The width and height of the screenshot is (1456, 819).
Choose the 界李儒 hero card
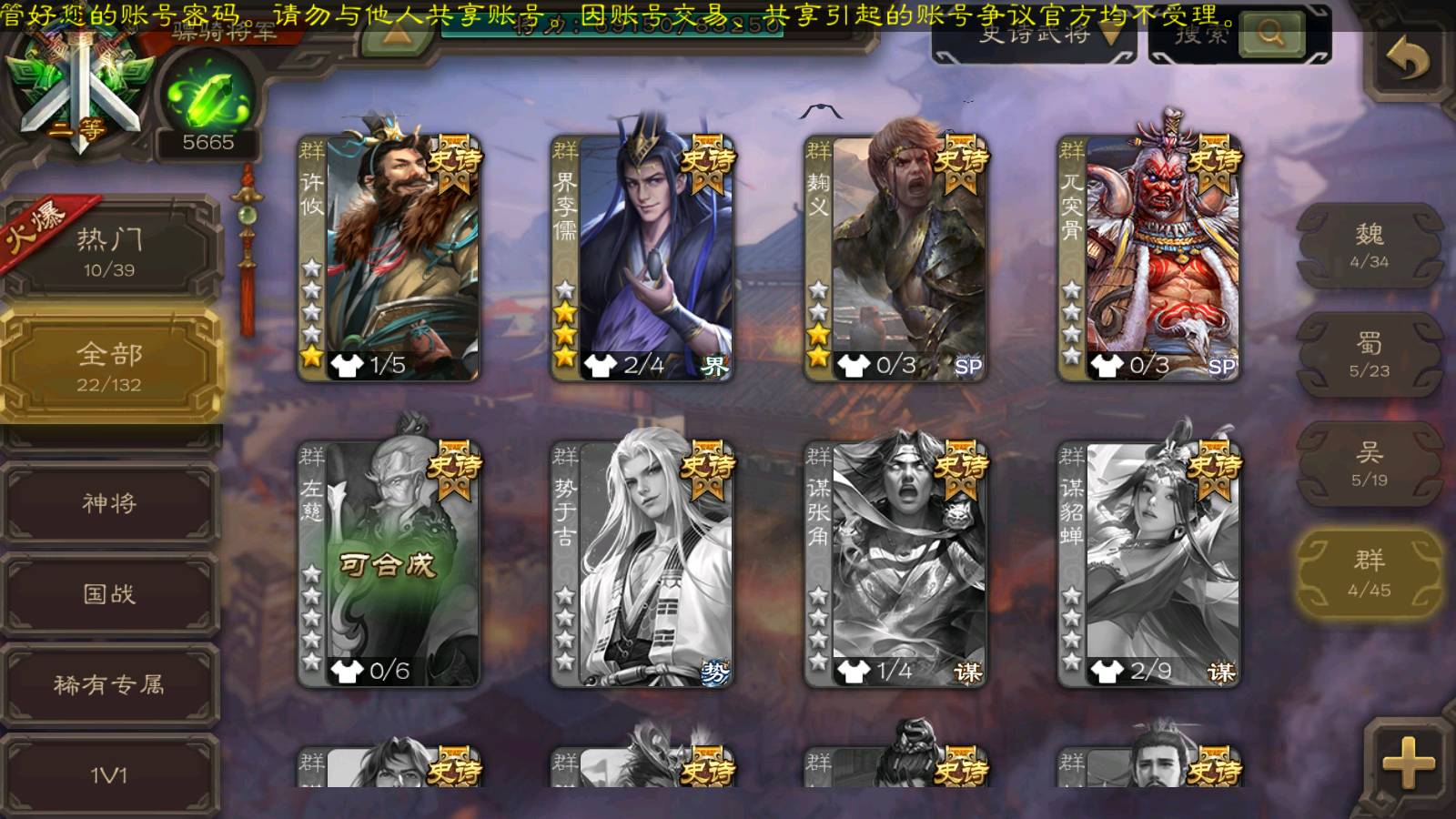point(642,259)
